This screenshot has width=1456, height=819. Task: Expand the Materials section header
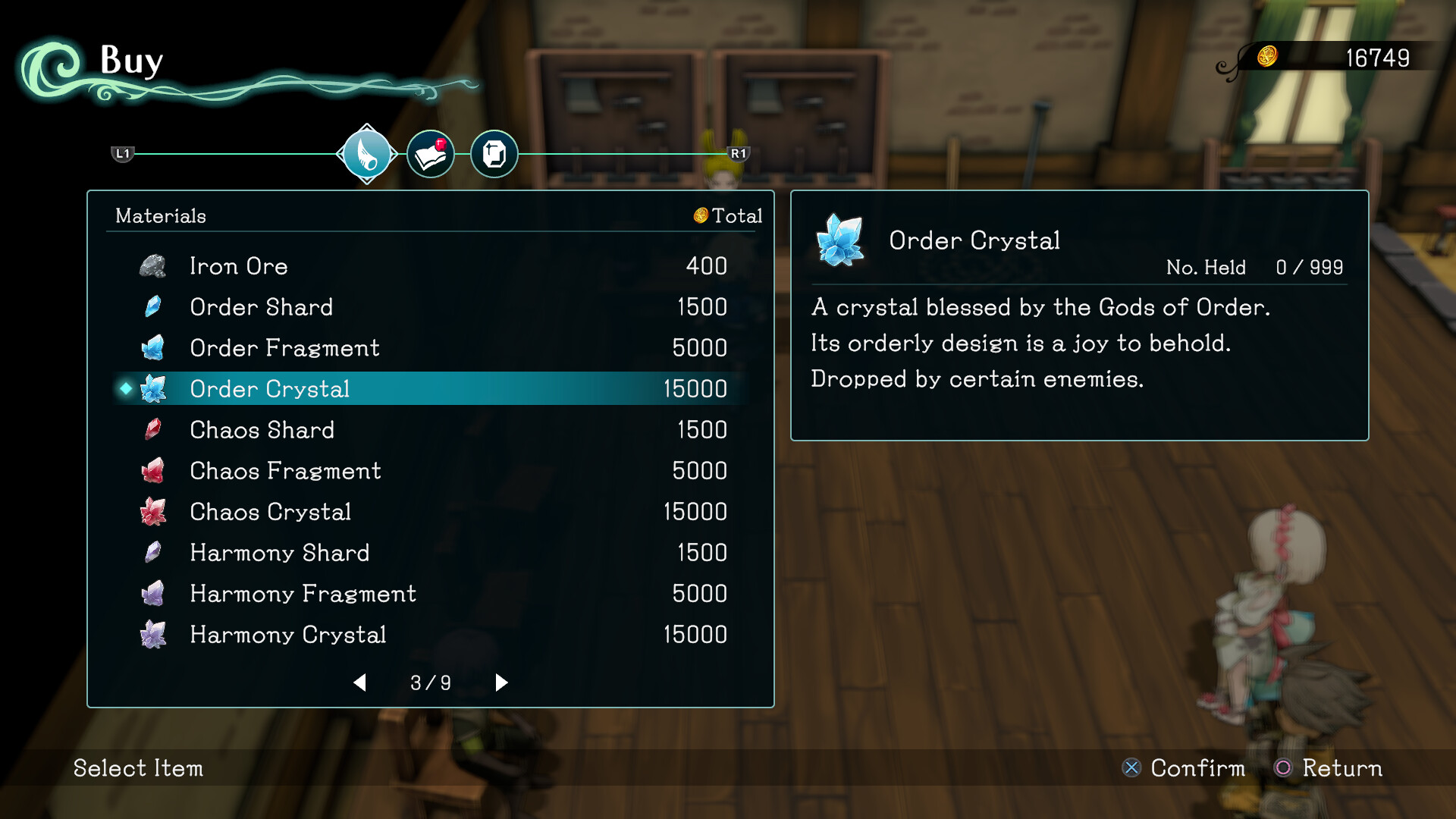click(x=159, y=216)
